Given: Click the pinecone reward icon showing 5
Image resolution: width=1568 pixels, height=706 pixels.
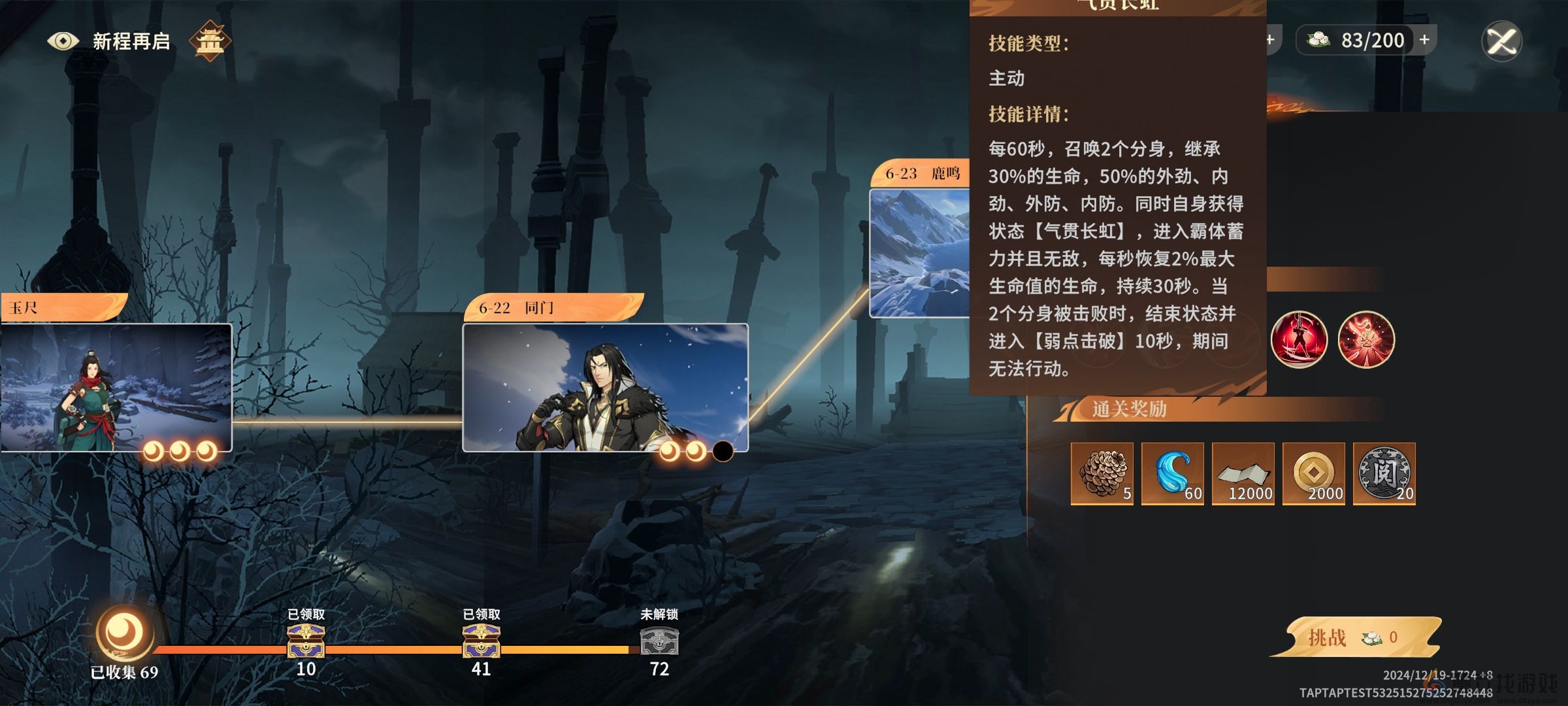Looking at the screenshot, I should [x=1103, y=475].
